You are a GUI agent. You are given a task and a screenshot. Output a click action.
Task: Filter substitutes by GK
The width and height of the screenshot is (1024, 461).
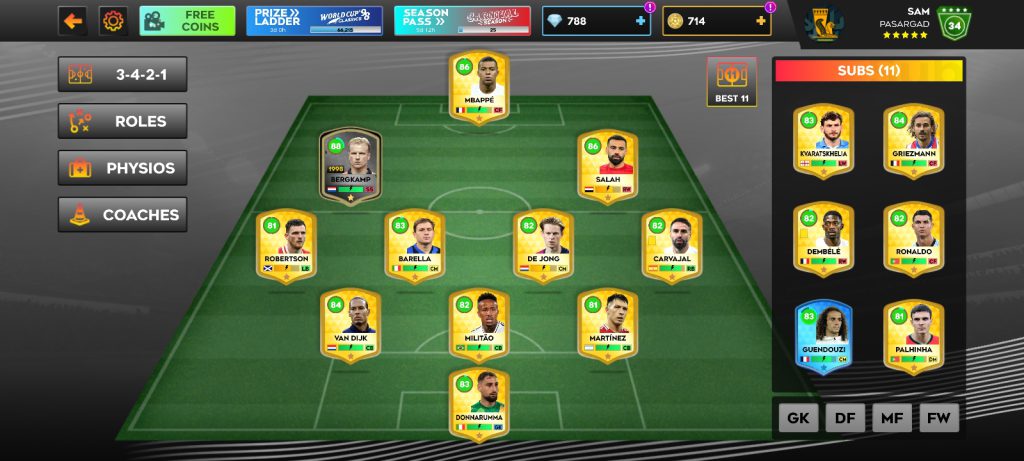798,418
